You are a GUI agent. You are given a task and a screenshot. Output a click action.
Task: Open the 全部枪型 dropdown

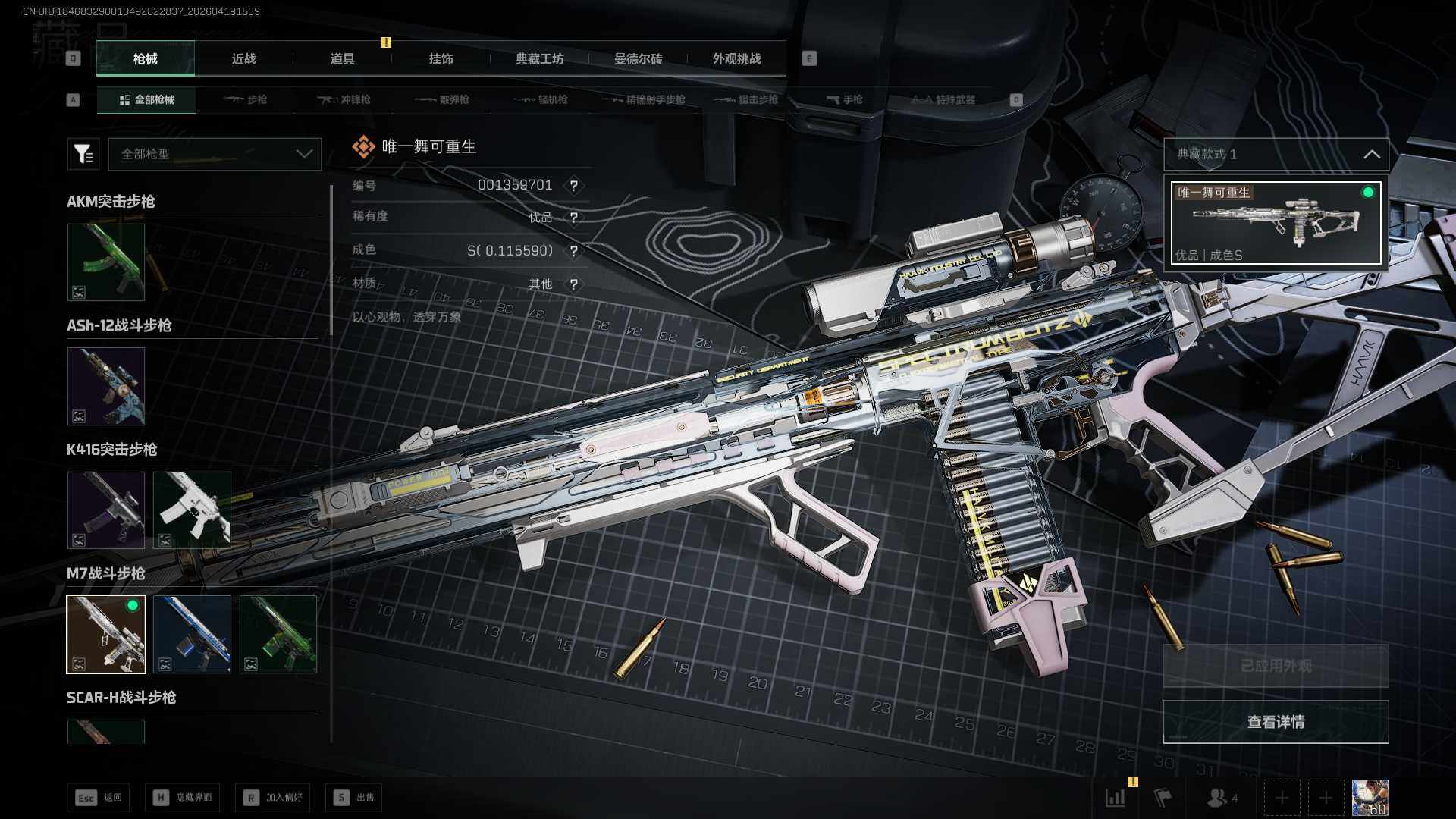point(215,154)
